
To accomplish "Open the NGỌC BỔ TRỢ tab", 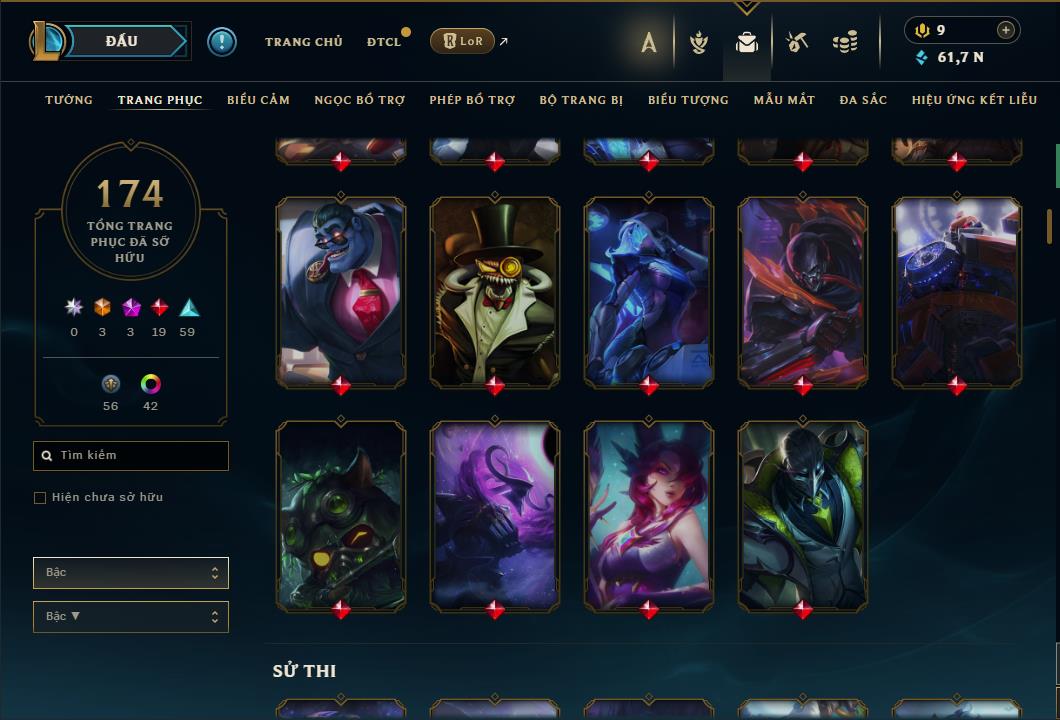I will pyautogui.click(x=359, y=100).
